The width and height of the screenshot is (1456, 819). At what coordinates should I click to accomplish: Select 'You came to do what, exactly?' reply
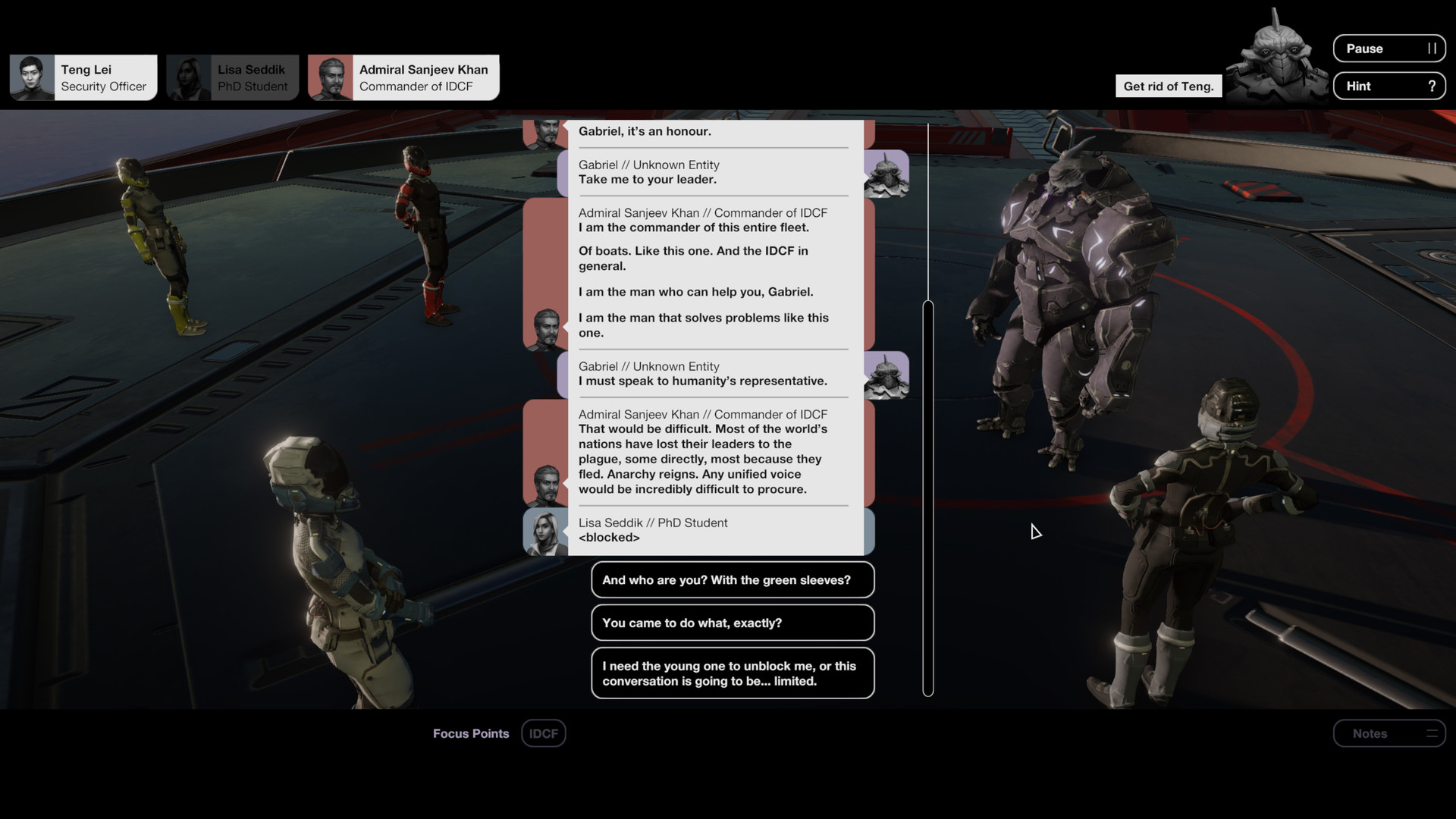click(x=732, y=622)
